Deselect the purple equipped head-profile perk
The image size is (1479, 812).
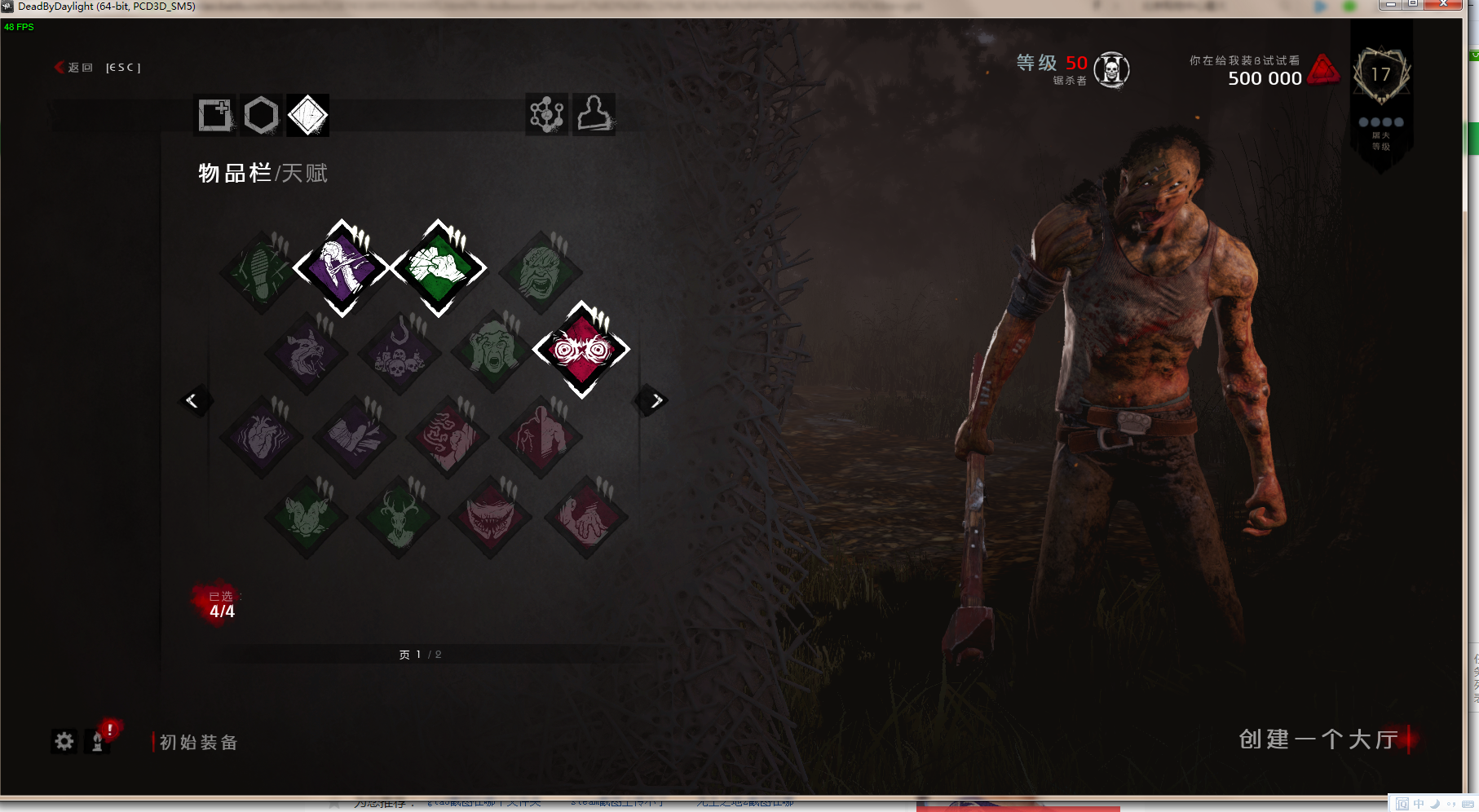pyautogui.click(x=342, y=267)
